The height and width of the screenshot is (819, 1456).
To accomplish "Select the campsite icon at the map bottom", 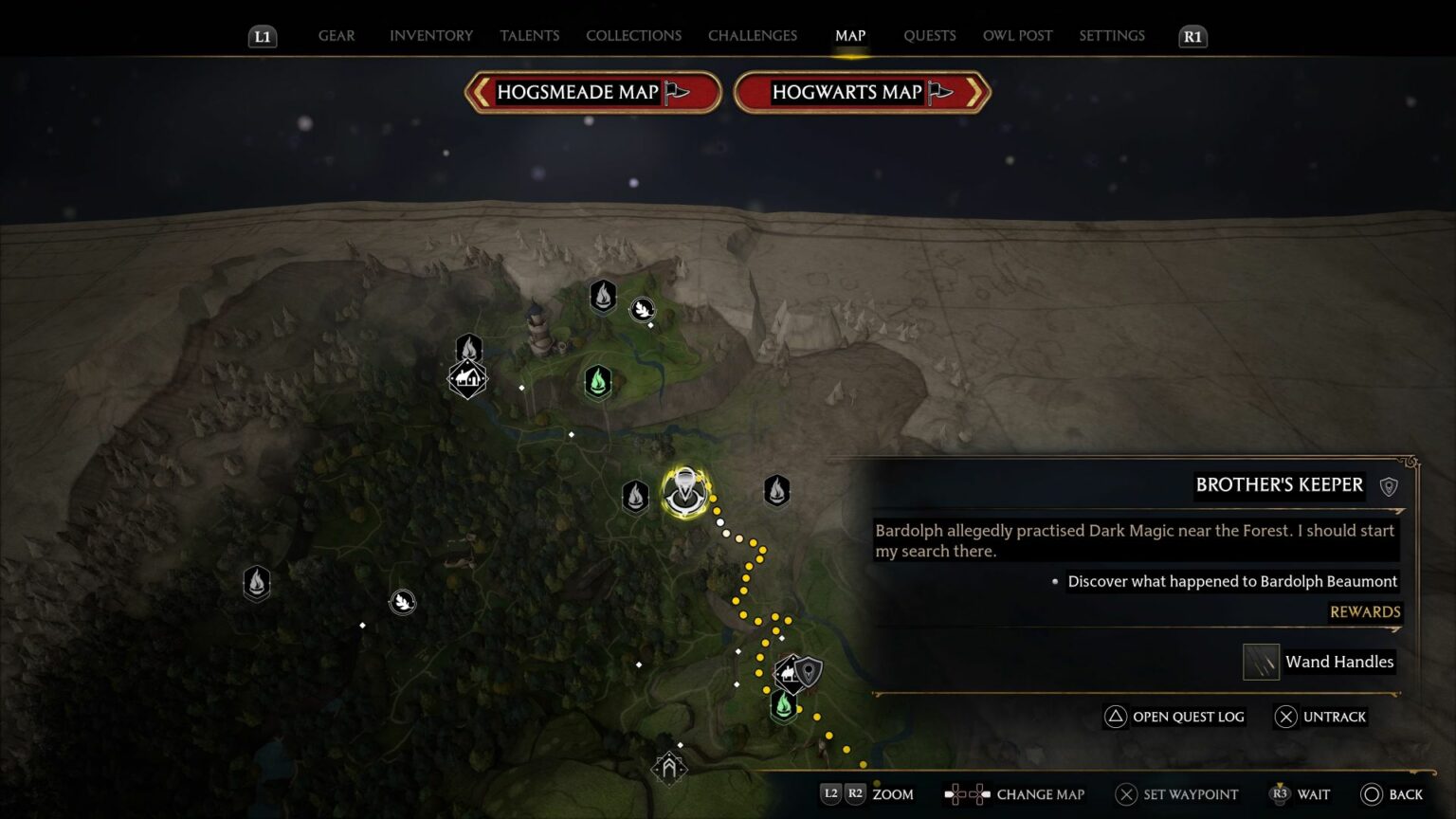I will (670, 768).
